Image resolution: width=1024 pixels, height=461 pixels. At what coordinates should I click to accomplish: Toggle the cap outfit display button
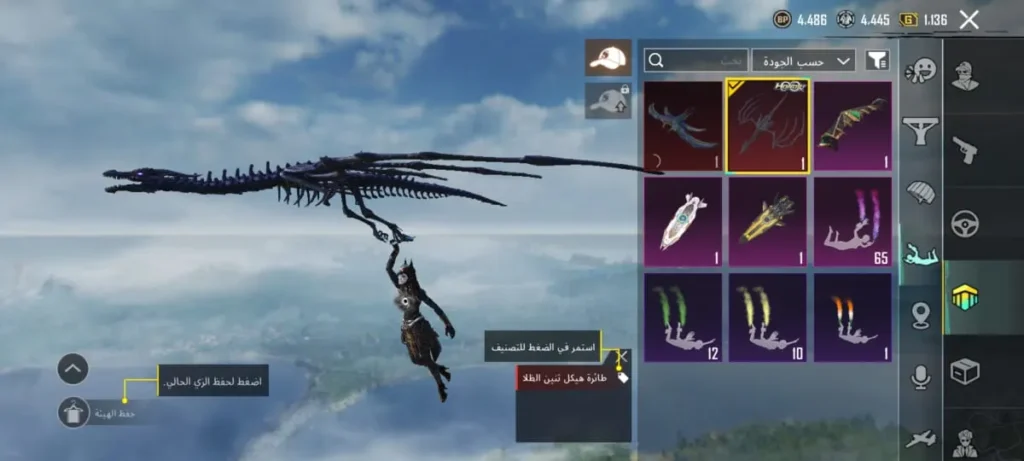[x=608, y=58]
